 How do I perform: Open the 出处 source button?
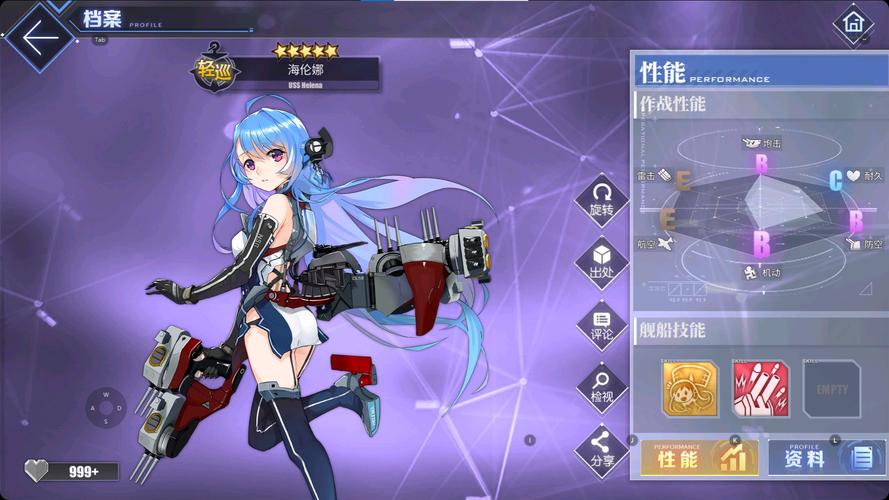[601, 261]
